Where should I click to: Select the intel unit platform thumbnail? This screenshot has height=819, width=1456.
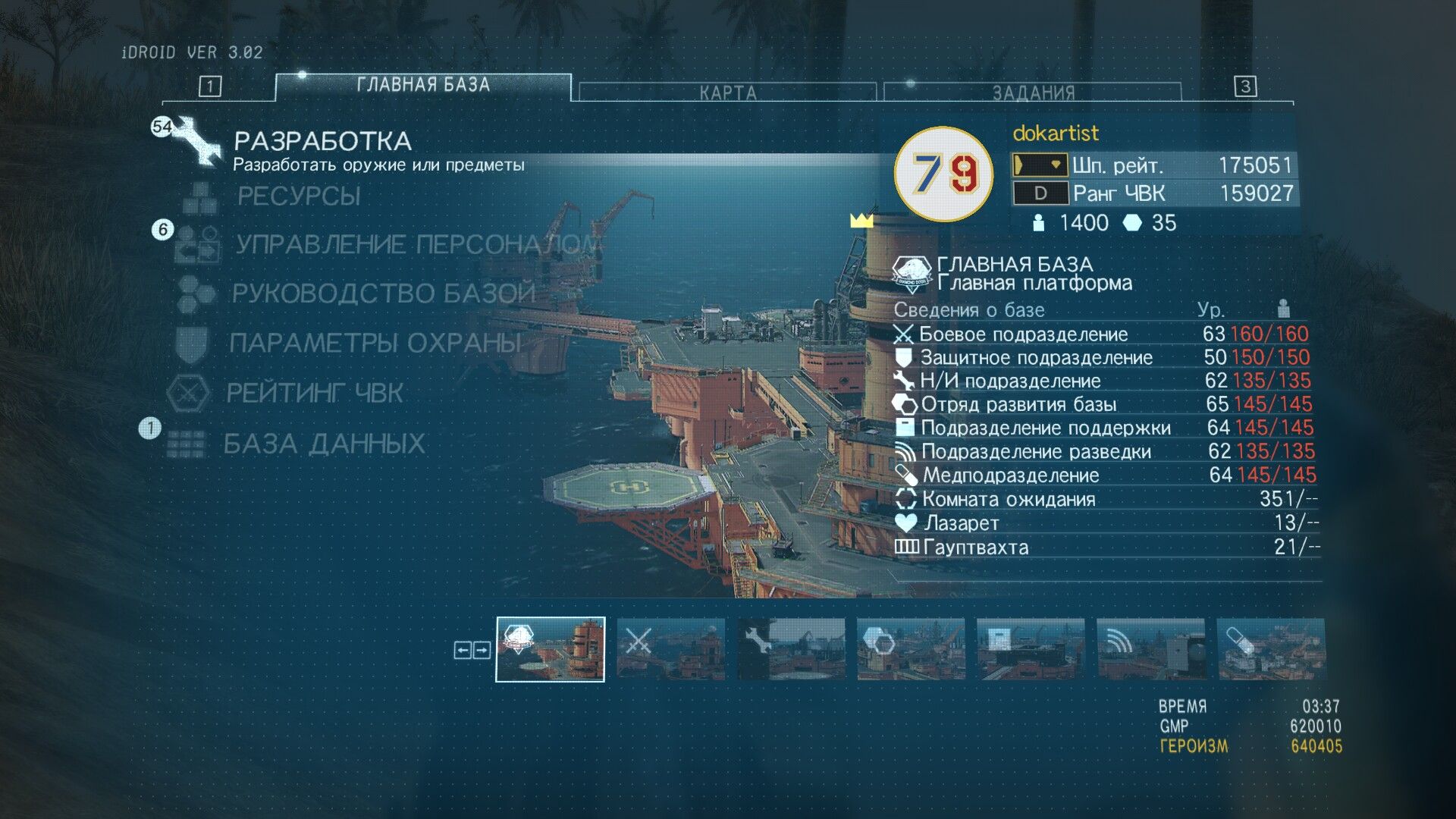pos(1150,649)
